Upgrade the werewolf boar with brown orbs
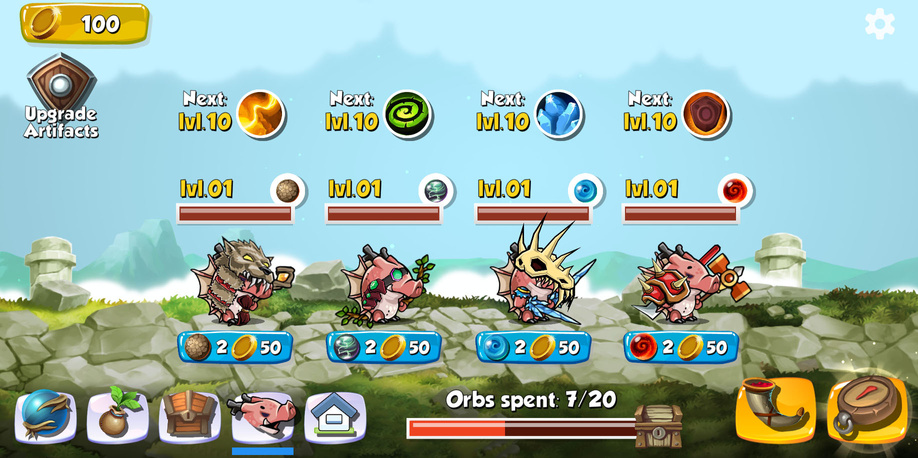This screenshot has height=458, width=918. (235, 347)
